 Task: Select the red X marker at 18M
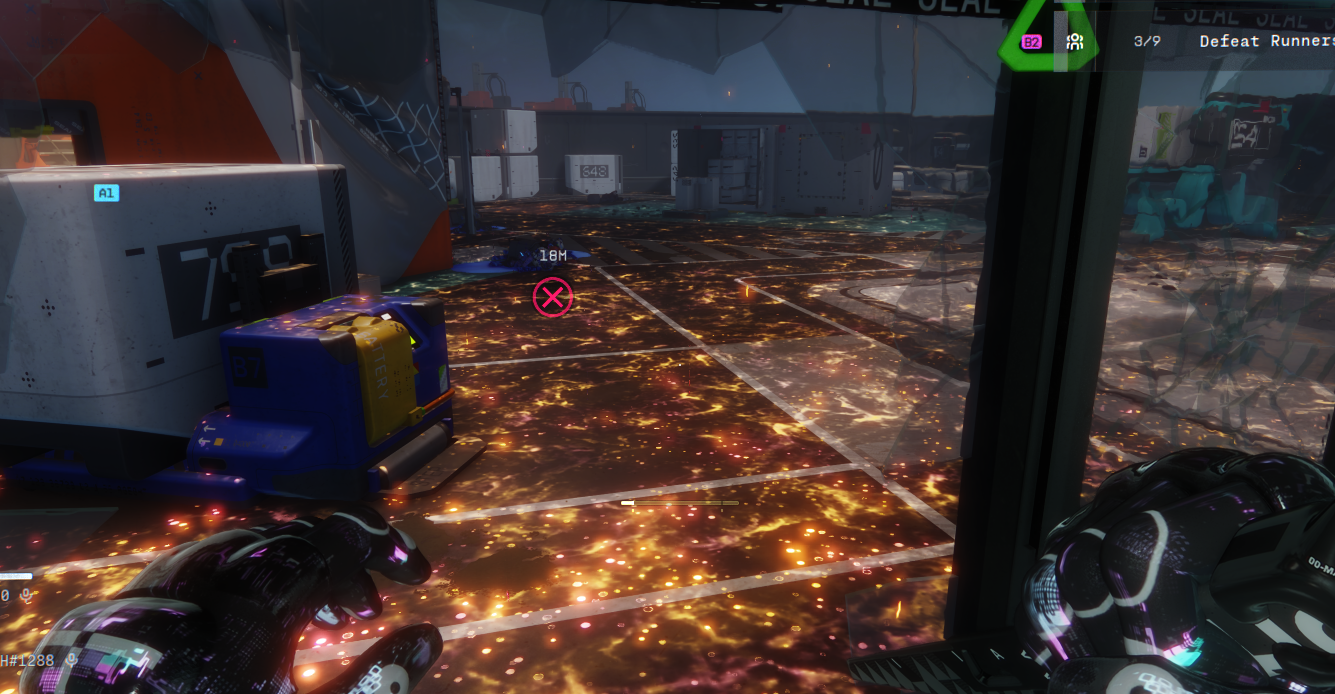click(x=552, y=297)
